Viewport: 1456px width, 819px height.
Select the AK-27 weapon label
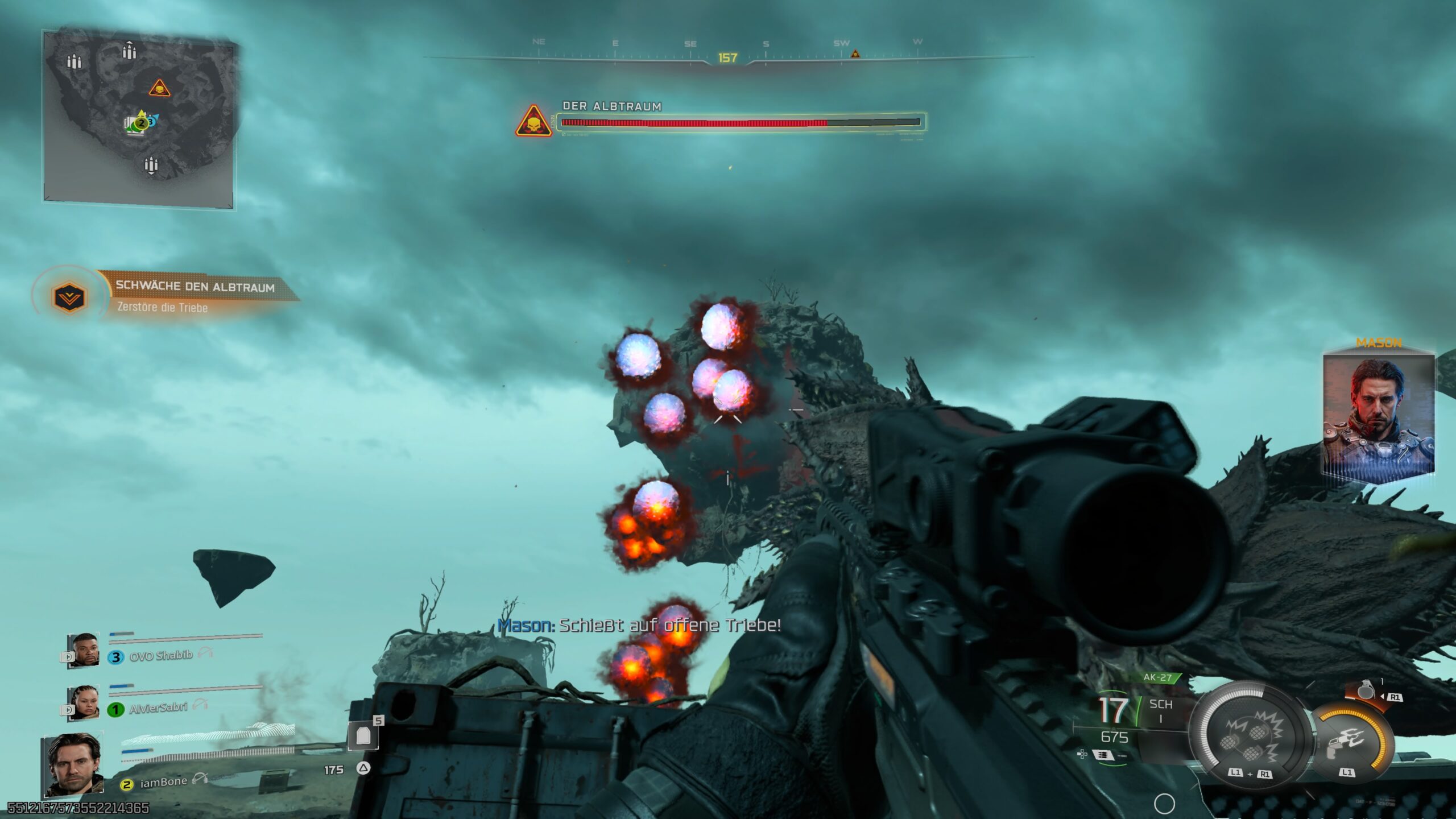1158,677
